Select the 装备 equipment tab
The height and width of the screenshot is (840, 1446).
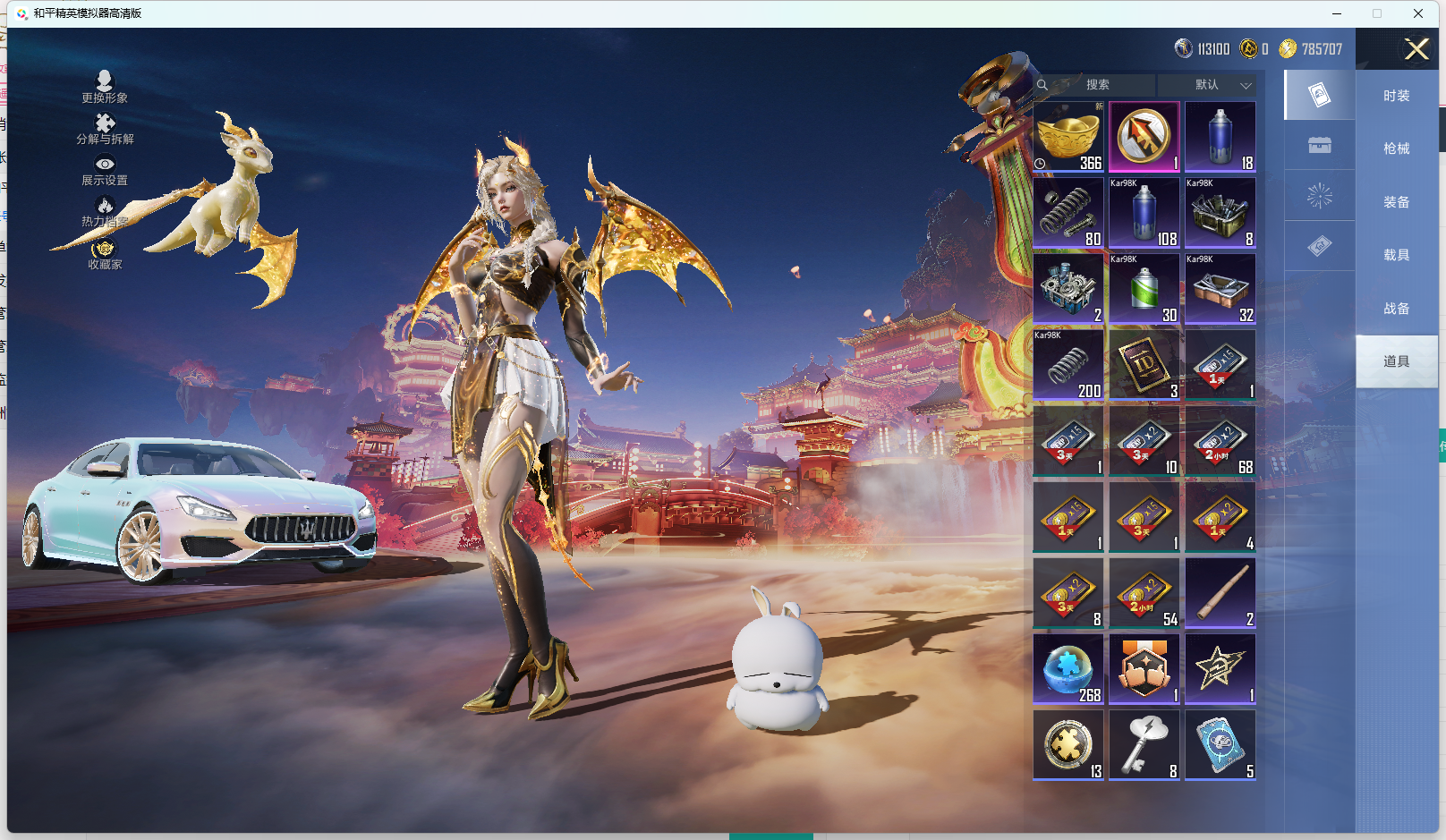[x=1396, y=202]
